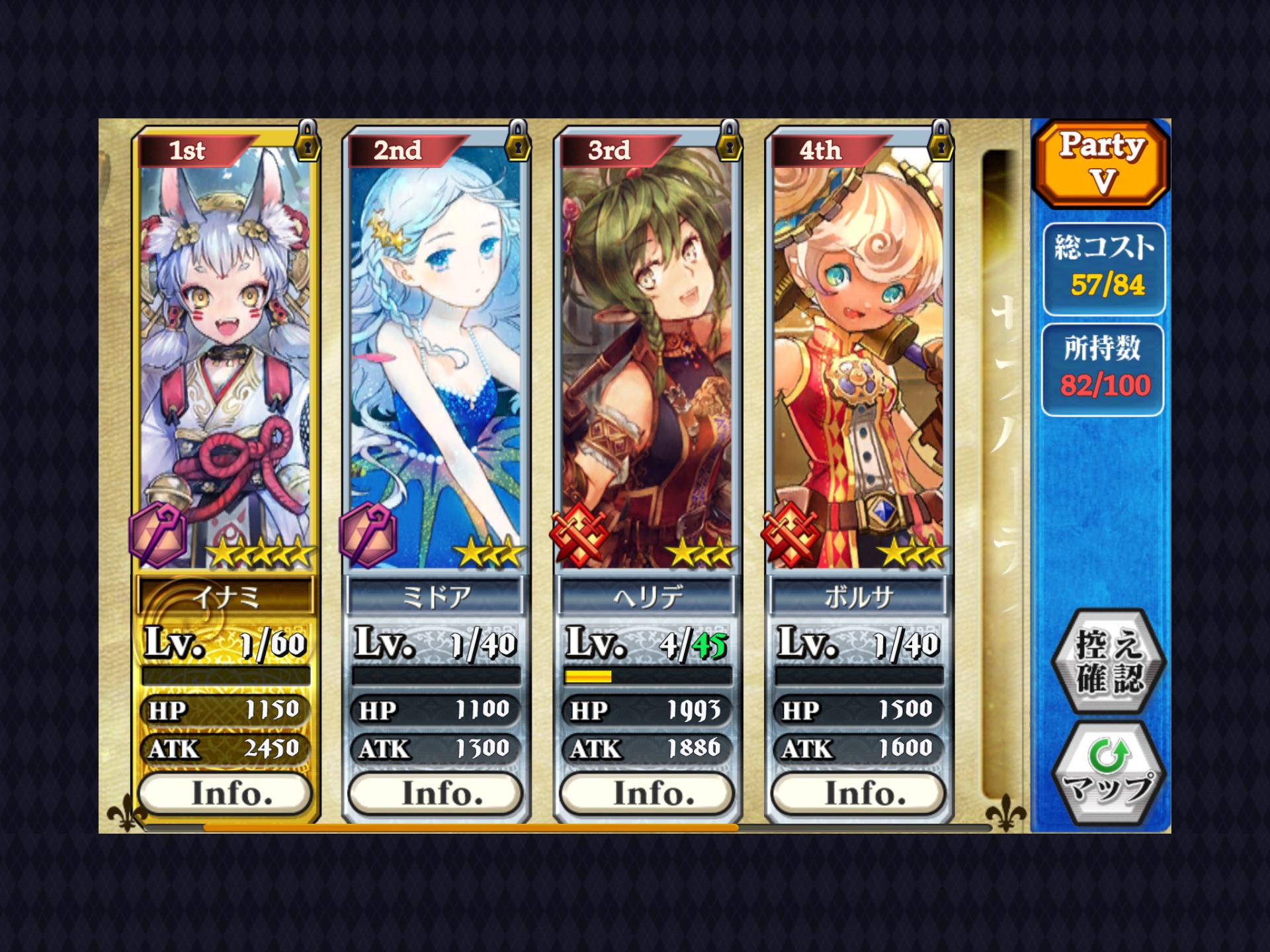This screenshot has height=952, width=1270.
Task: Toggle the padlock on the 2nd card
Action: (518, 141)
